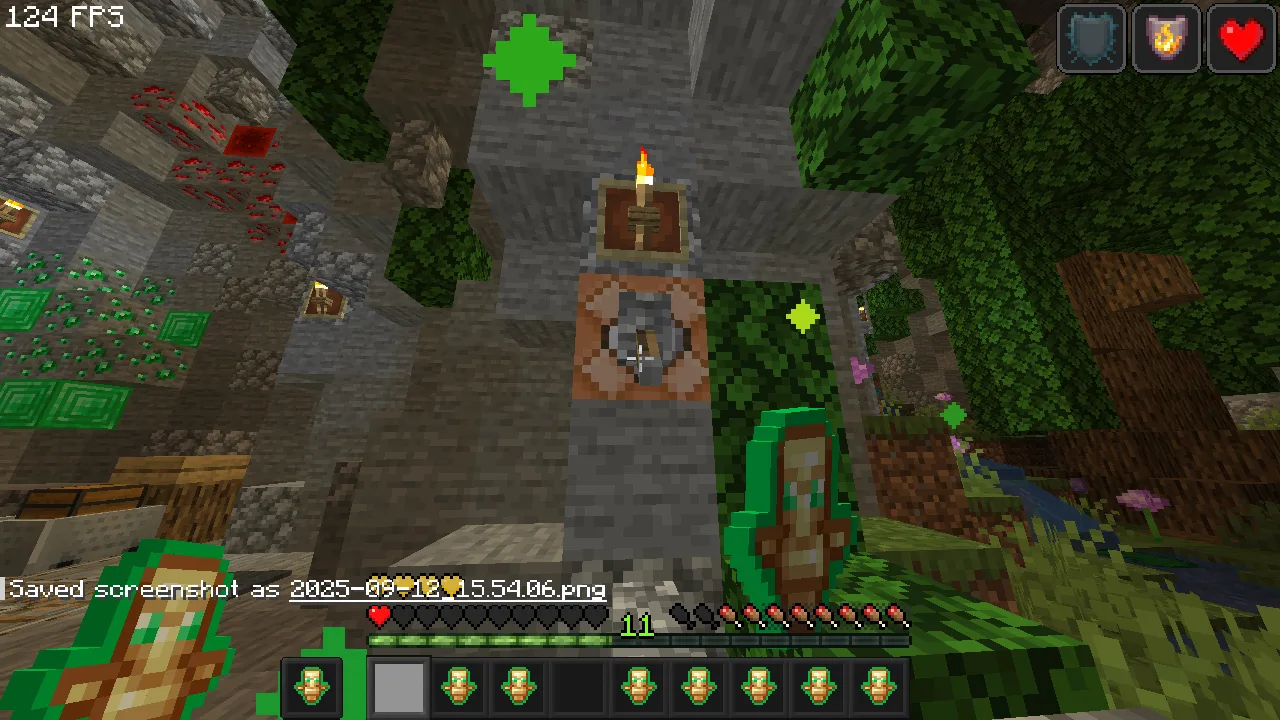Click the empty middle hotbar slot
Image resolution: width=1280 pixels, height=720 pixels.
tap(578, 686)
